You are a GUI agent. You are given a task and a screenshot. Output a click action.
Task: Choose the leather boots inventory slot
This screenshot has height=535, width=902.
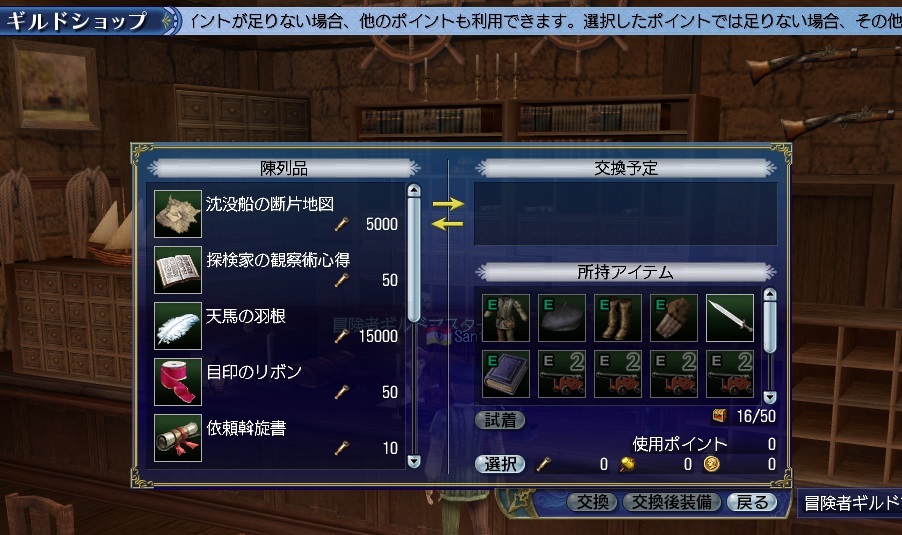(x=618, y=318)
